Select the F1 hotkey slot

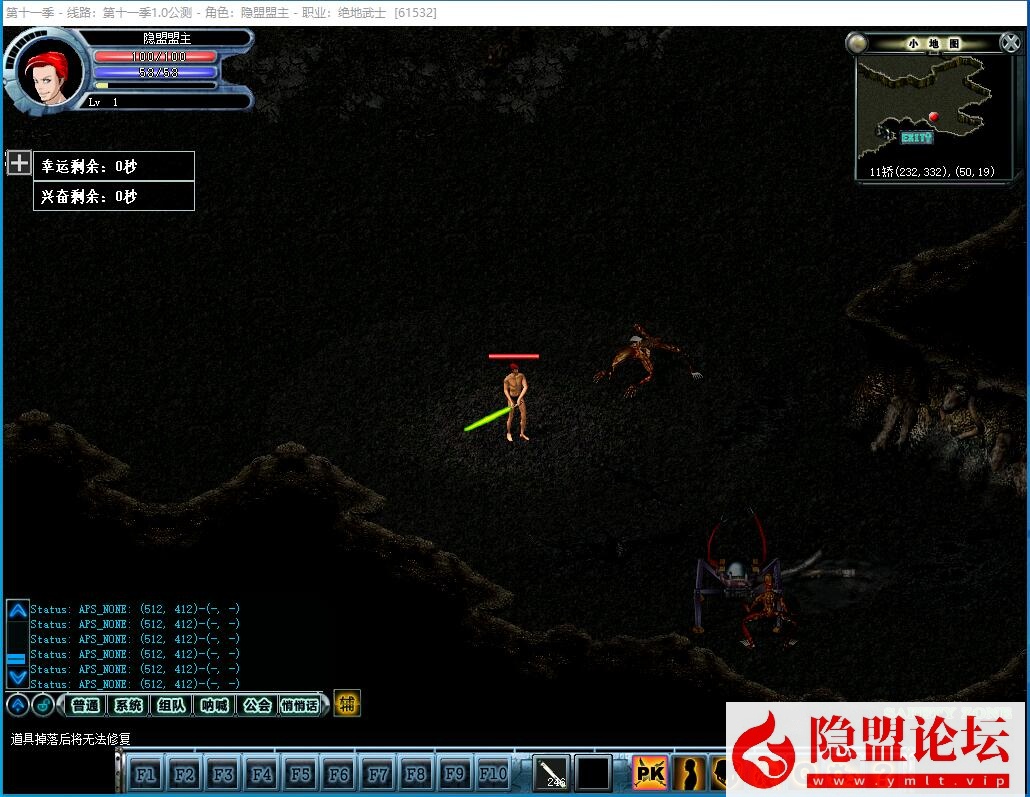pos(145,774)
